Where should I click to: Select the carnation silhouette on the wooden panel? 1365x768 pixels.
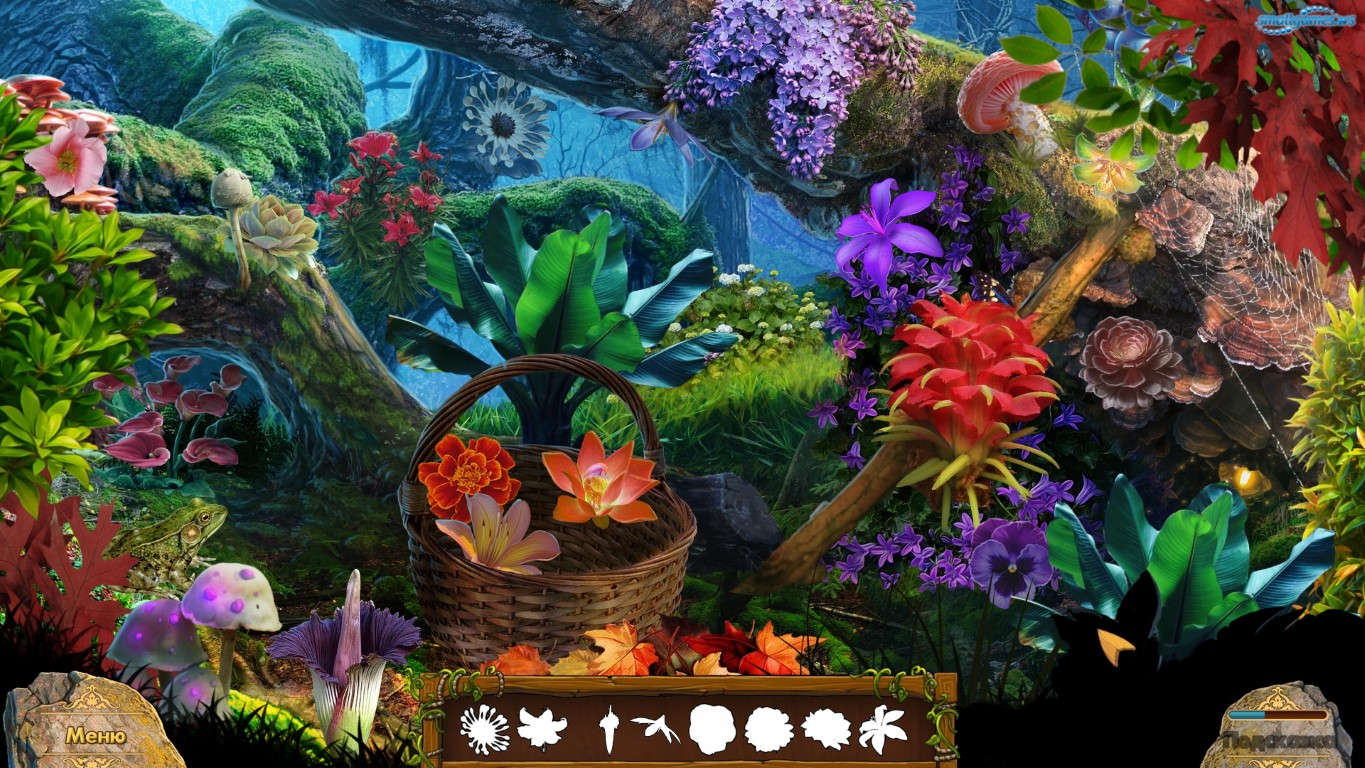[767, 727]
